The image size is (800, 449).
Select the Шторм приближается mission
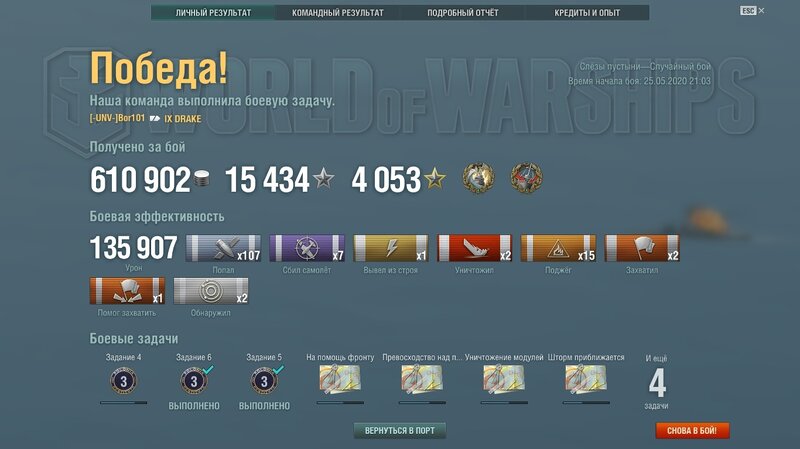coord(586,380)
